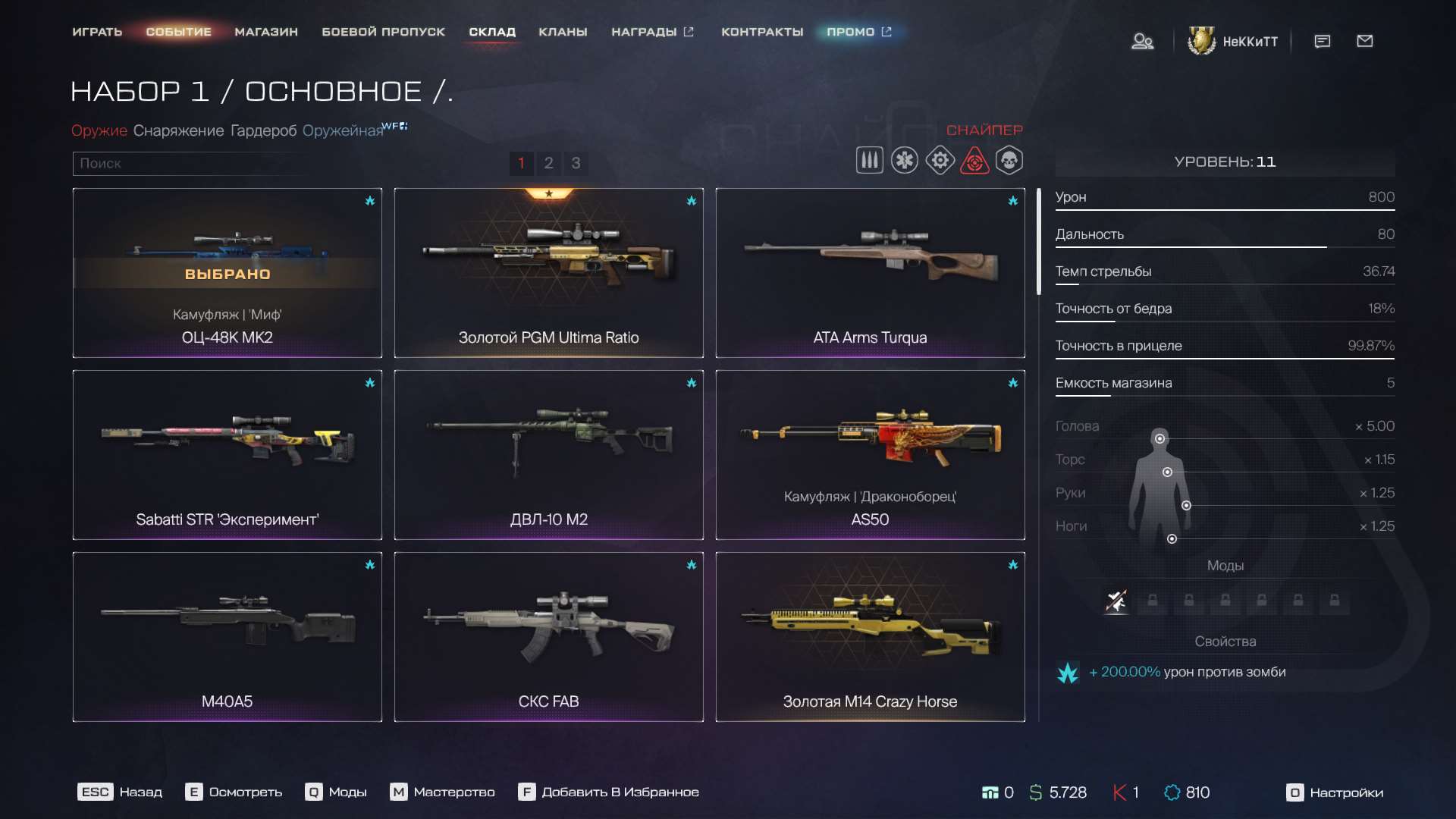The height and width of the screenshot is (819, 1456).
Task: Click the zombie damage property star icon
Action: 1068,672
